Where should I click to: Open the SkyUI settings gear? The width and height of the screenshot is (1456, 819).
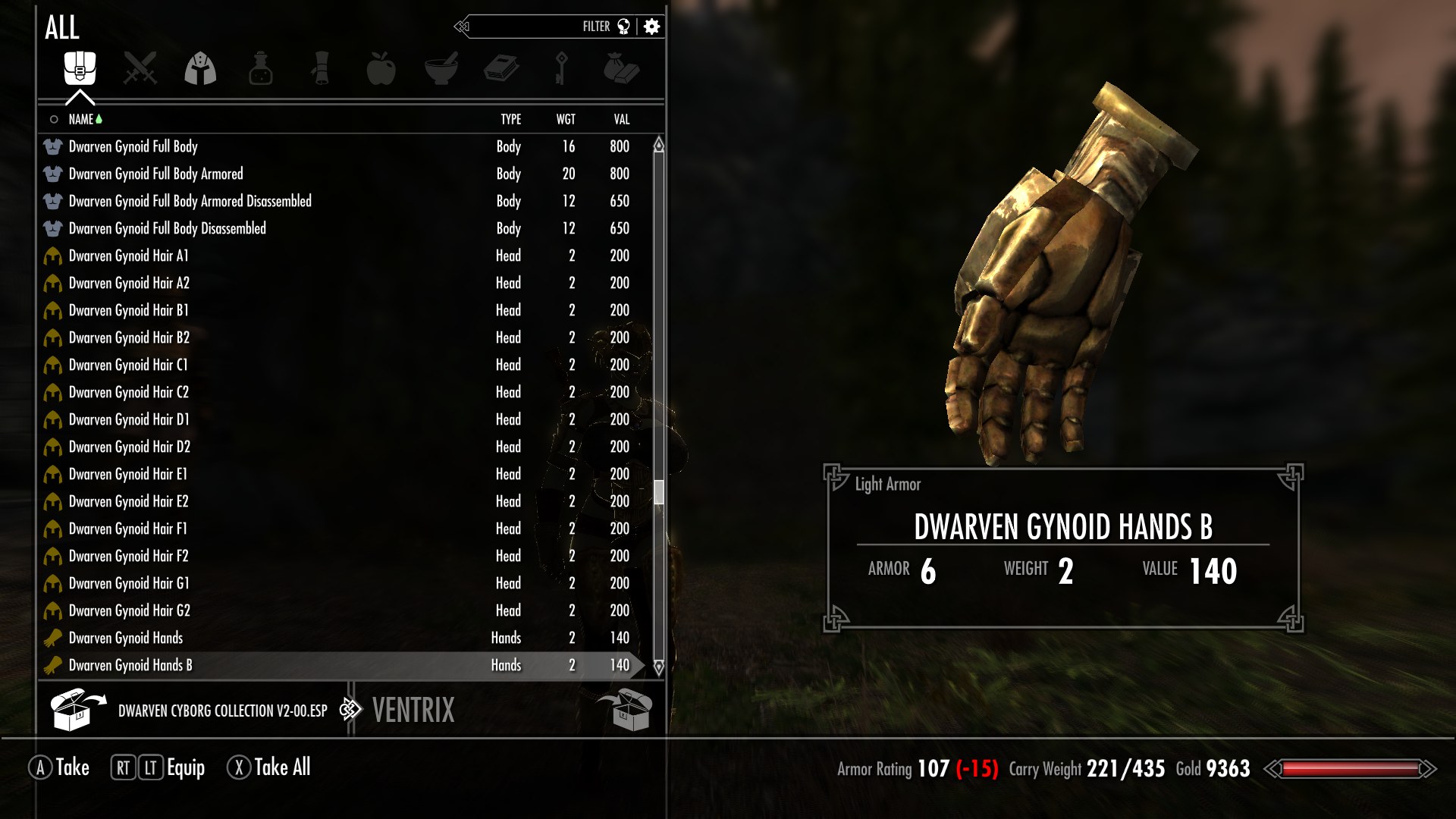651,27
